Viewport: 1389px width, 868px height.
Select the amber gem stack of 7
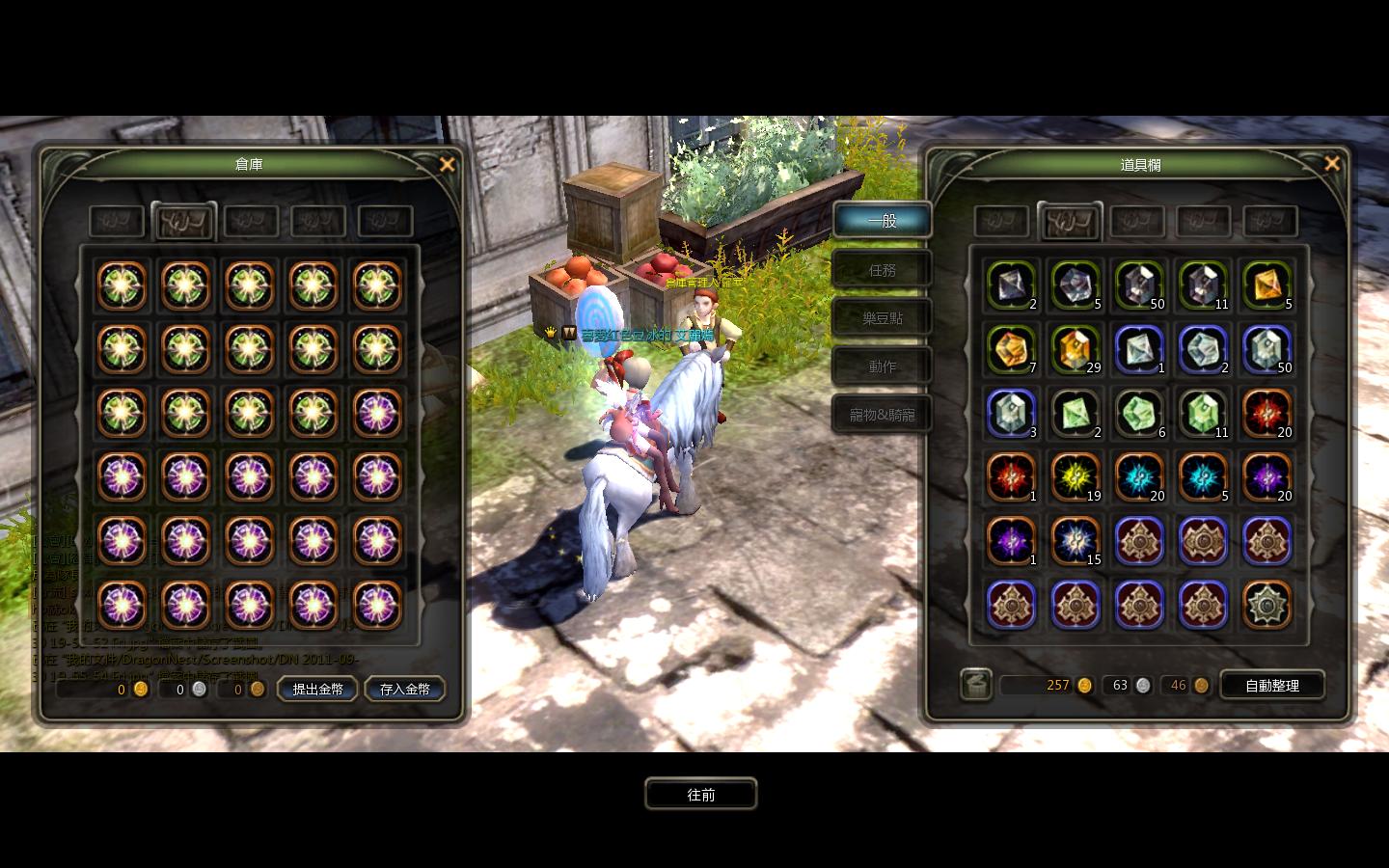1010,349
